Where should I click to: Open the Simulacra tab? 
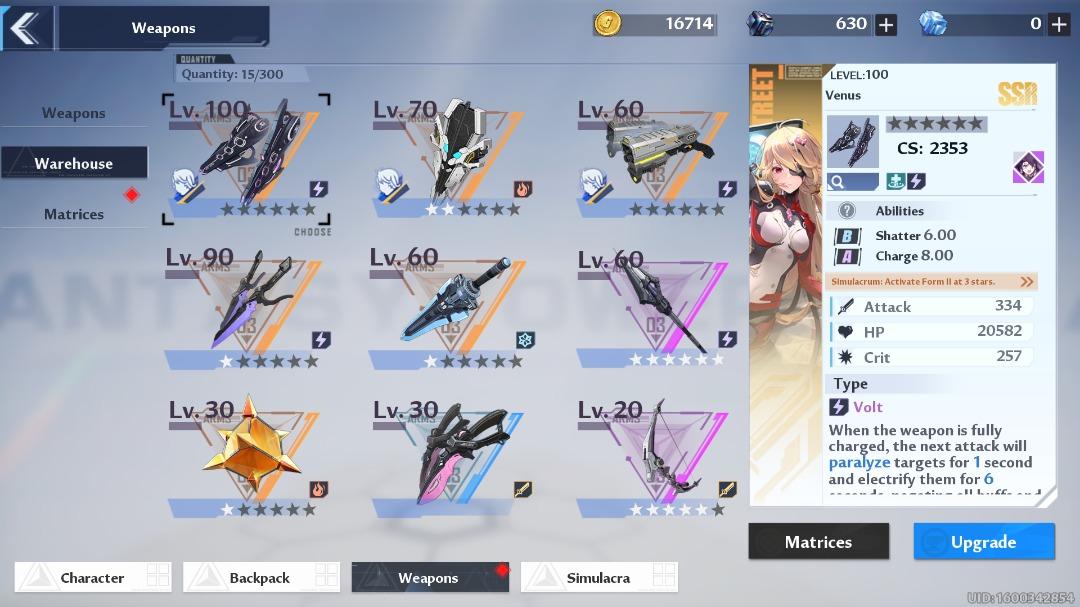pyautogui.click(x=598, y=578)
